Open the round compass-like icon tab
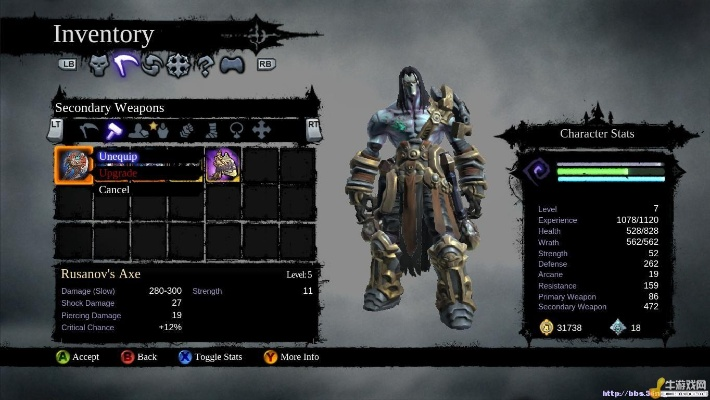Screen dimensions: 710x400 click(x=178, y=66)
